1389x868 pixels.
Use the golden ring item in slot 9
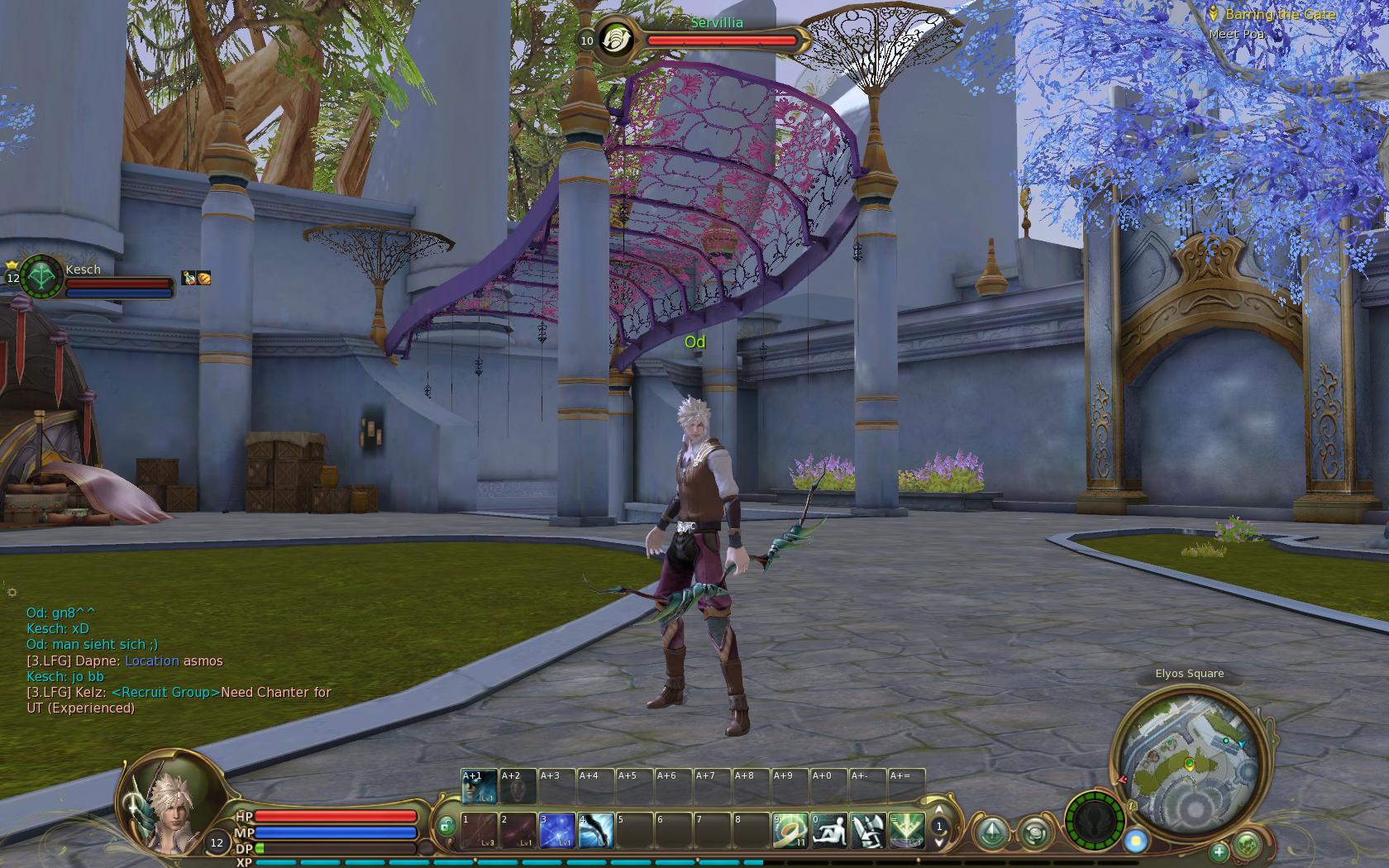pyautogui.click(x=790, y=831)
